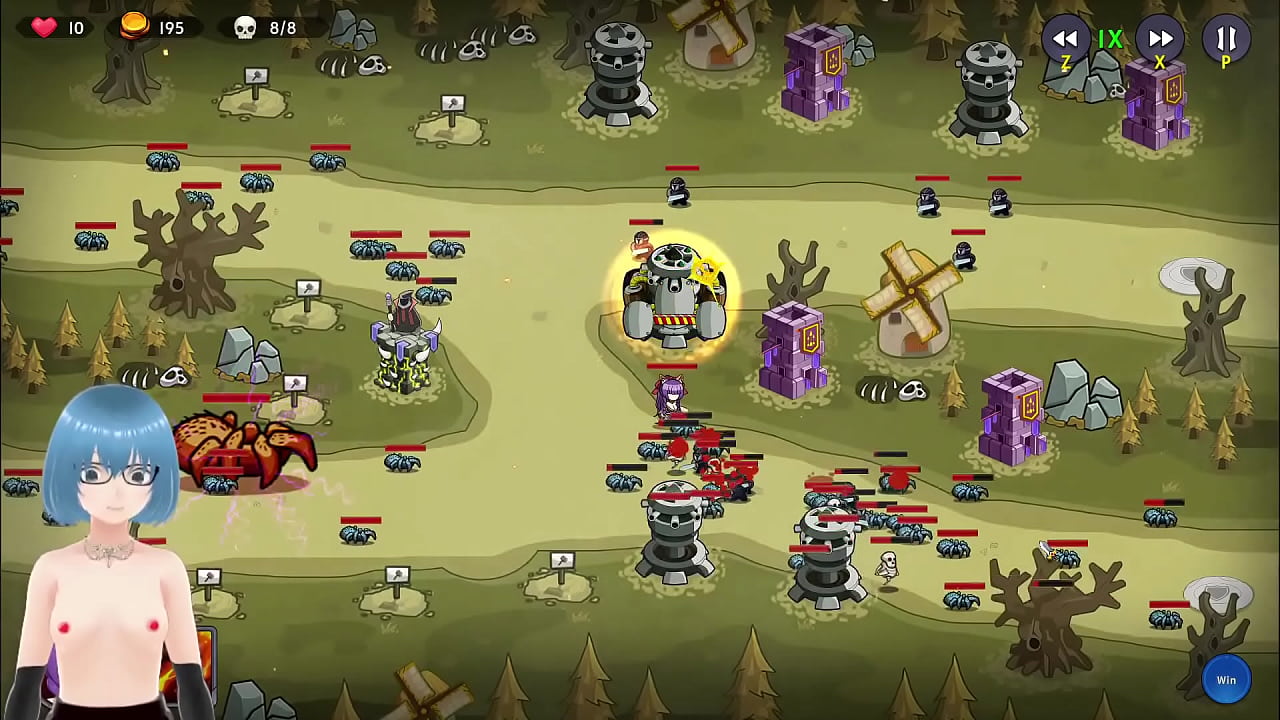The image size is (1280, 720).
Task: Click the green 1X speed indicator
Action: [1111, 40]
